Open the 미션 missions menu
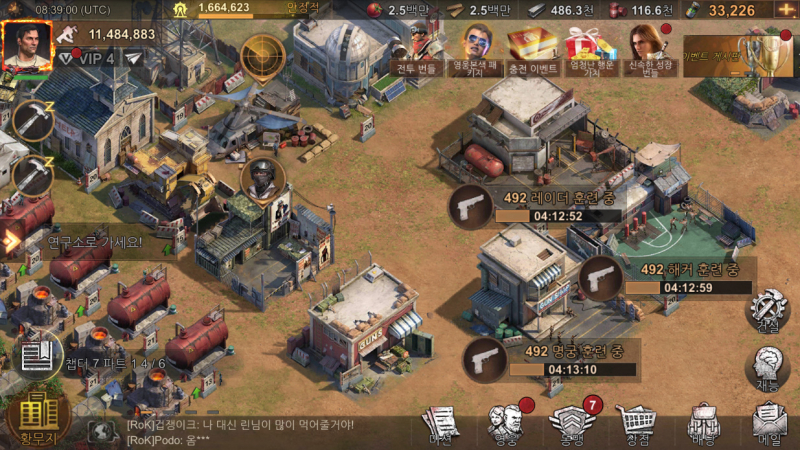The width and height of the screenshot is (800, 450). (x=440, y=424)
